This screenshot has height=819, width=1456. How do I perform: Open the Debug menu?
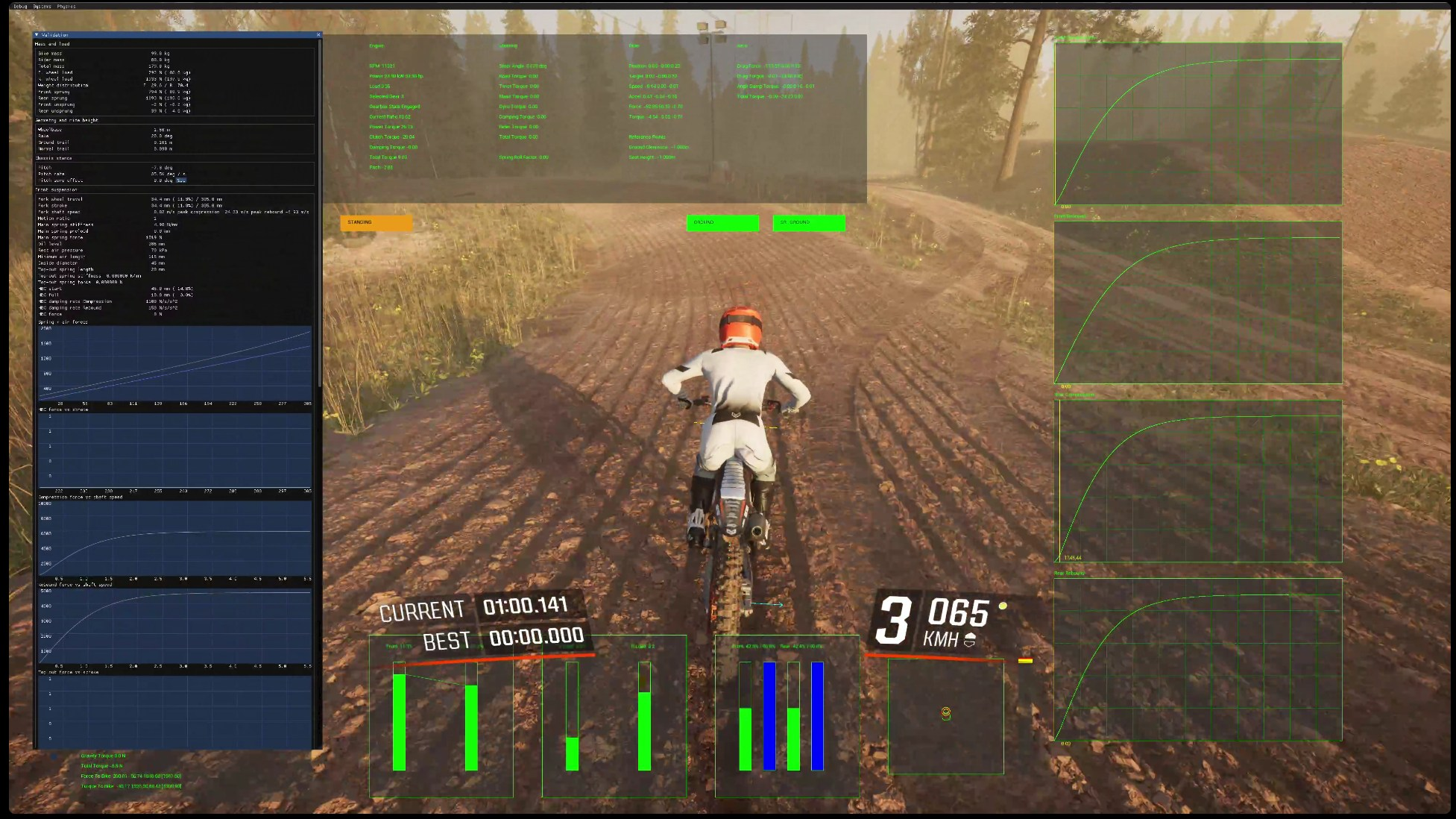pos(20,7)
